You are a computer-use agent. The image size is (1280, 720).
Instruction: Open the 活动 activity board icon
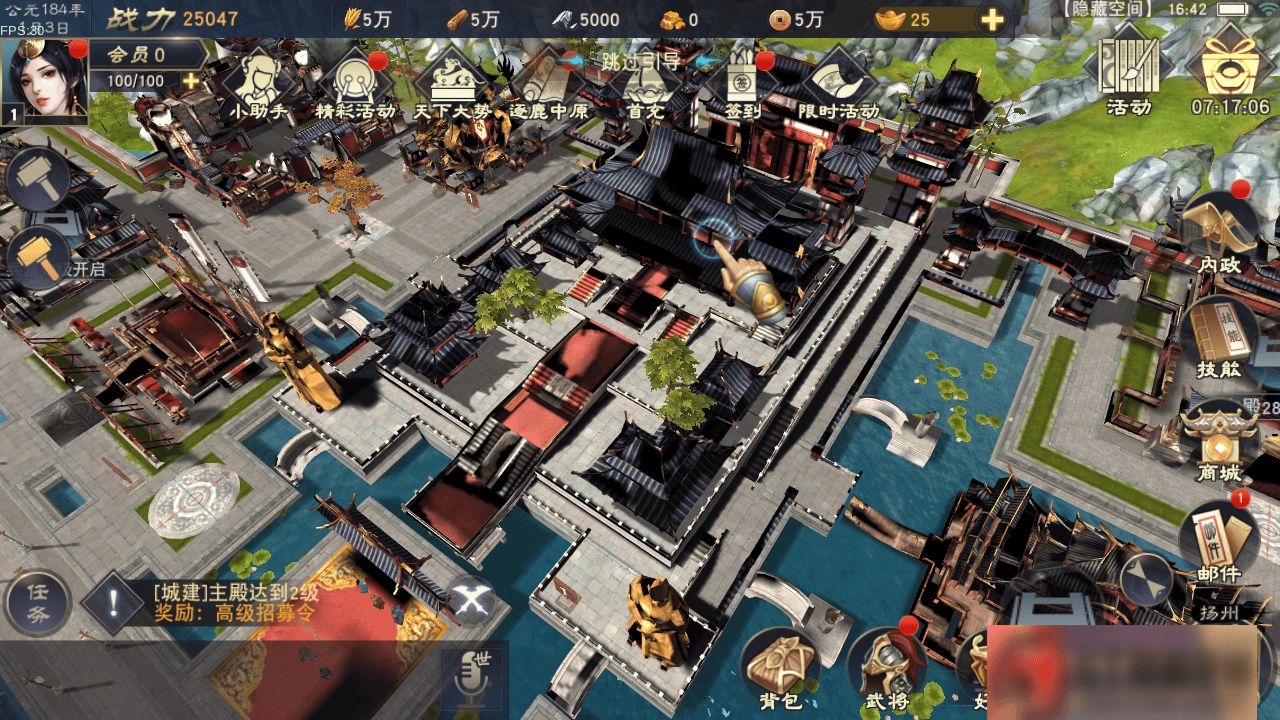tap(1128, 76)
